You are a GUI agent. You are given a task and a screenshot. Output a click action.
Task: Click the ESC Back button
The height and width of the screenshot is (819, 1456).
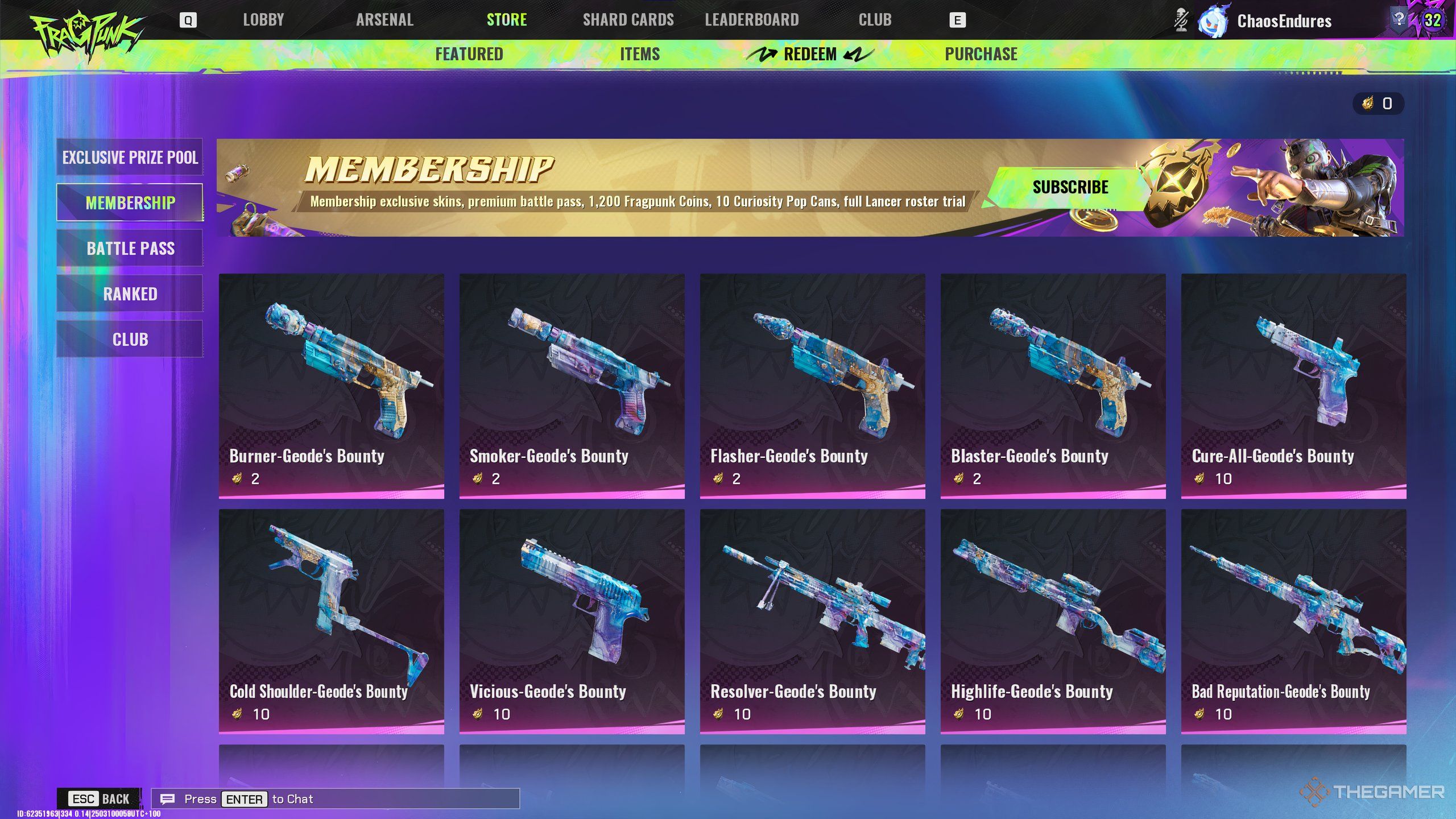coord(100,799)
